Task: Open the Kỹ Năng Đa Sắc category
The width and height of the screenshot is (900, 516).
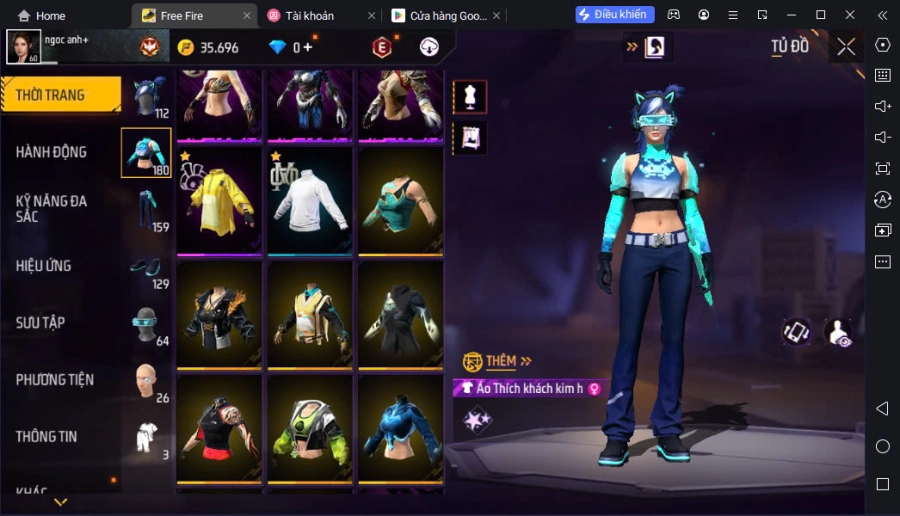Action: point(52,208)
